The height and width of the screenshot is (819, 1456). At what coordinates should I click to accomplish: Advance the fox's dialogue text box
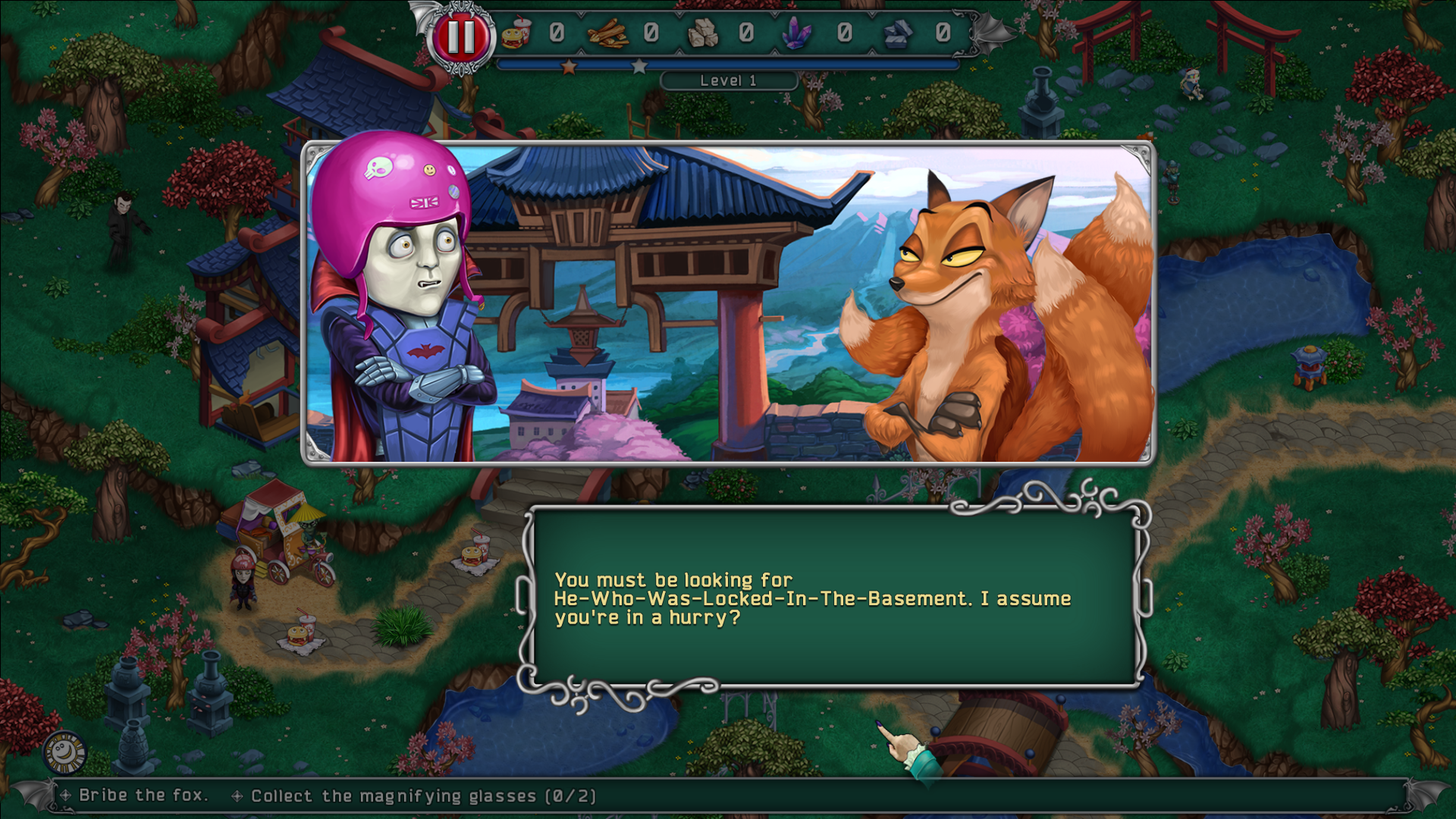[834, 598]
